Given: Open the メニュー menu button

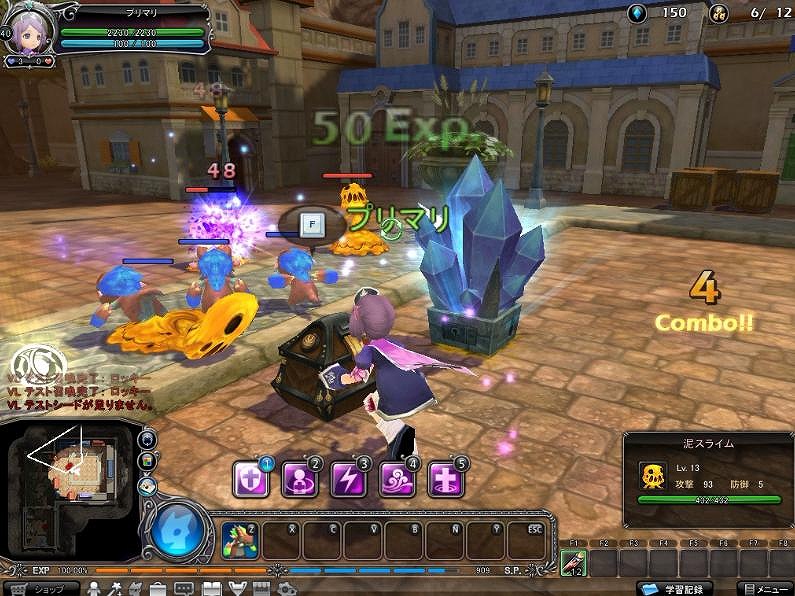Looking at the screenshot, I should (765, 588).
